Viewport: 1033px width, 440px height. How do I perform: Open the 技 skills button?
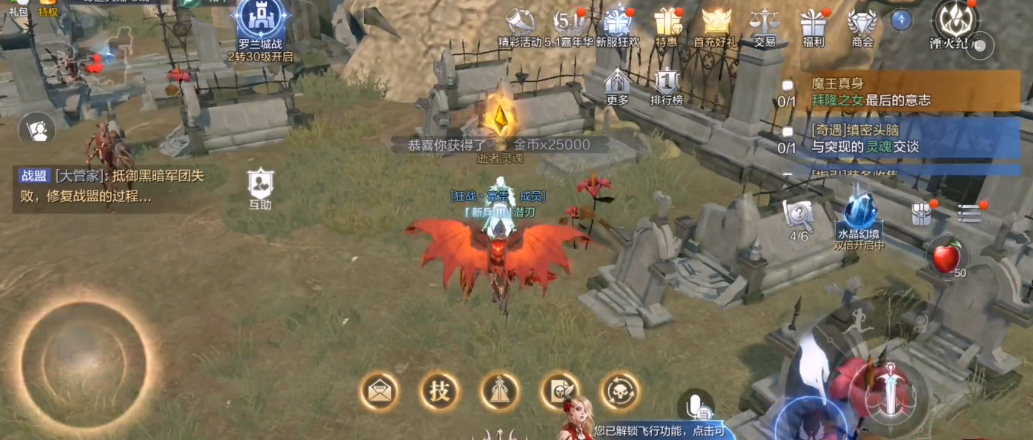click(438, 390)
